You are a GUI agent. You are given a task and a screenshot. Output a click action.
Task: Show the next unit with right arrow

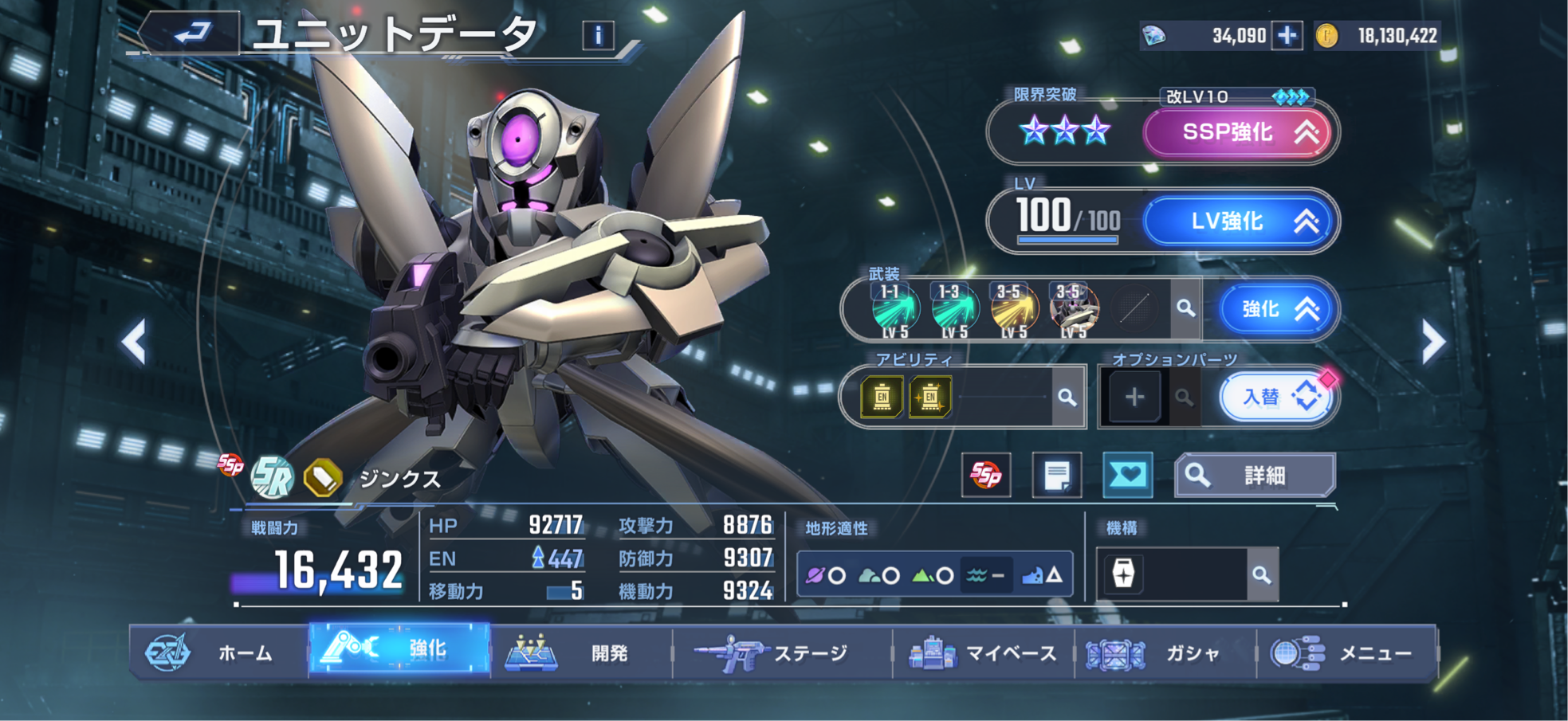[1432, 343]
